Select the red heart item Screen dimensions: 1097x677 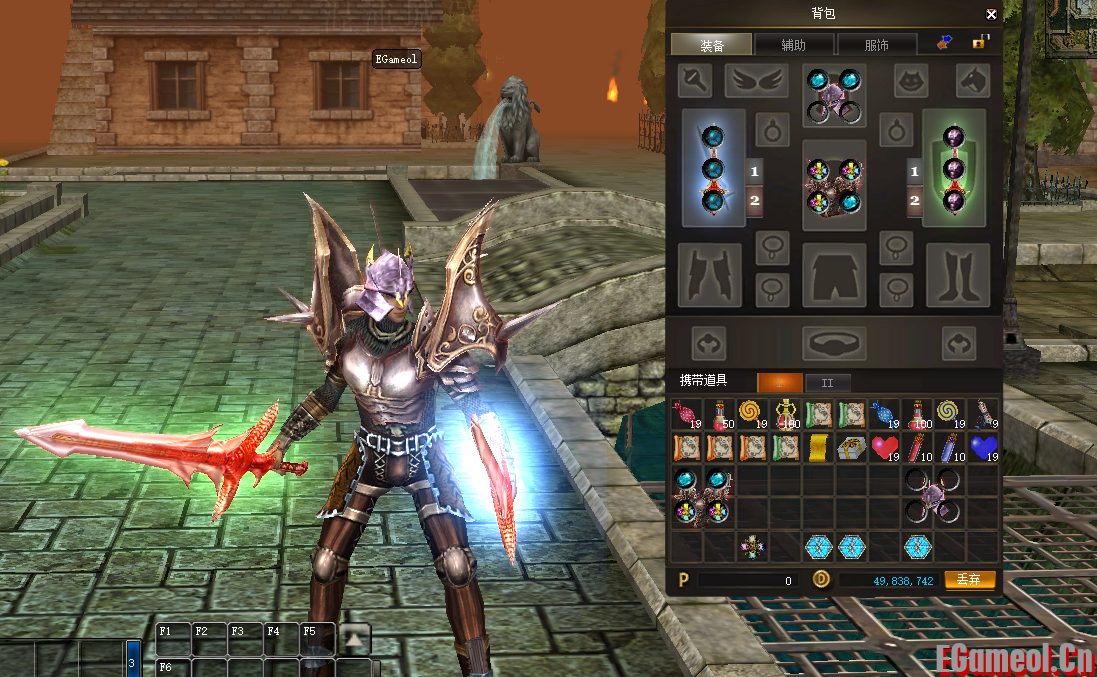(884, 448)
